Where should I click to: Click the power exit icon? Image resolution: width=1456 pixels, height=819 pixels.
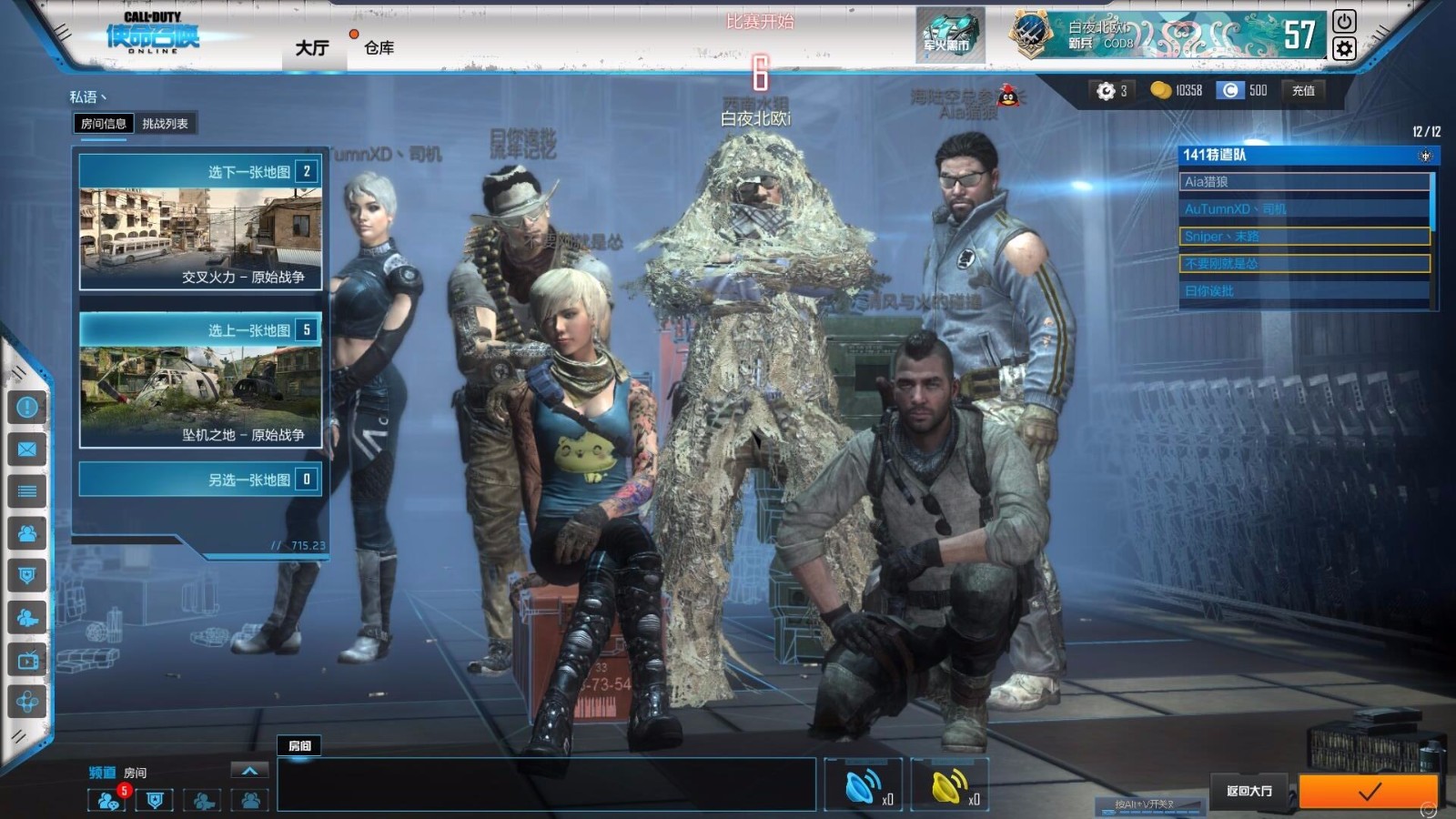click(x=1344, y=21)
